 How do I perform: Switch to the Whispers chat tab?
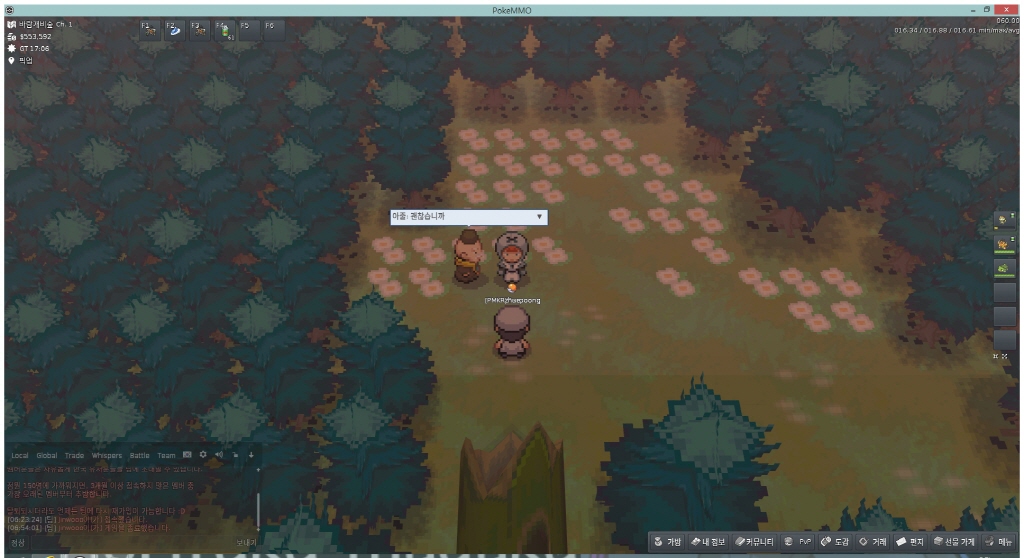coord(107,455)
